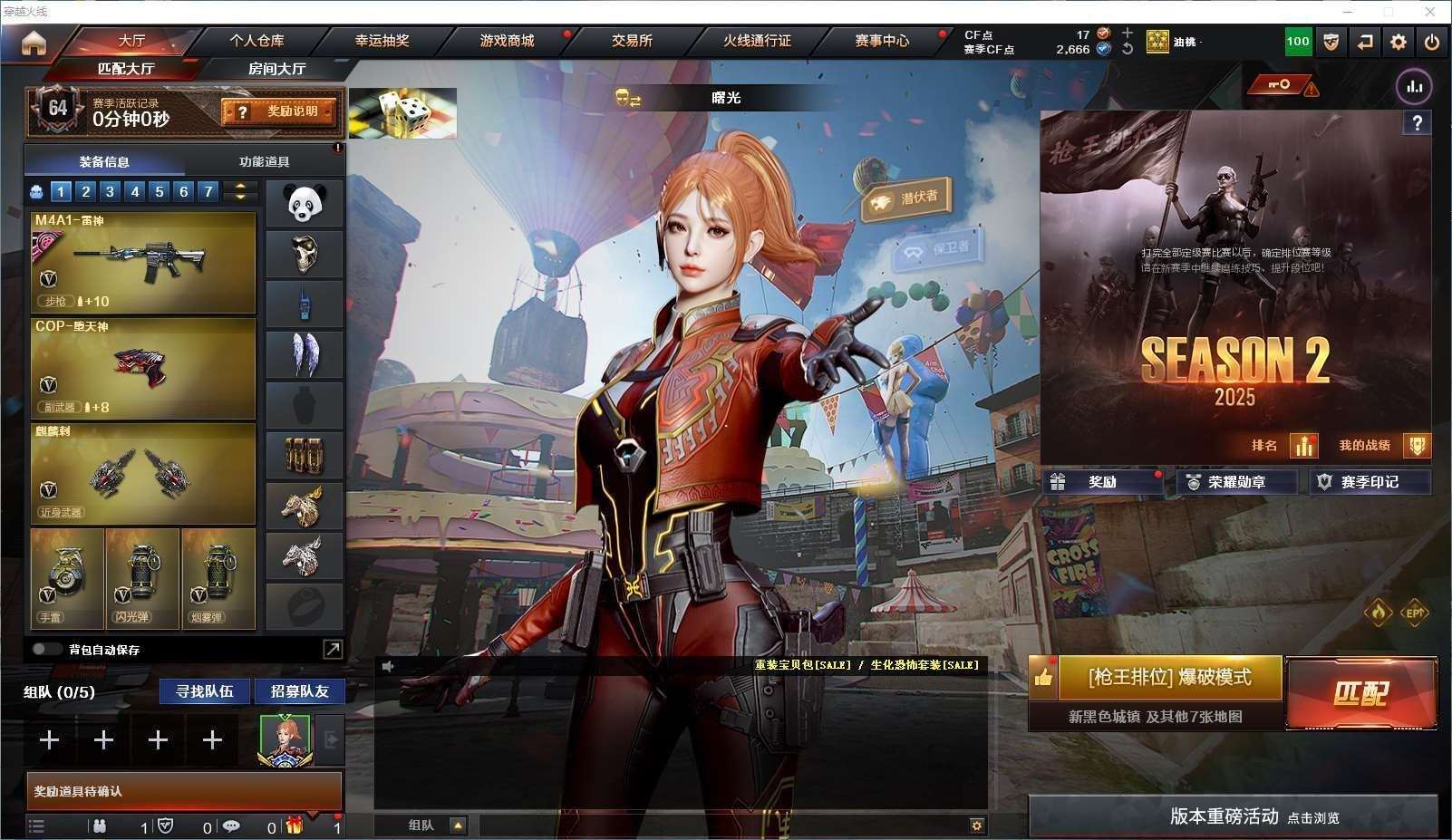
Task: Open the 幸运抽奖 lottery page
Action: click(x=382, y=41)
